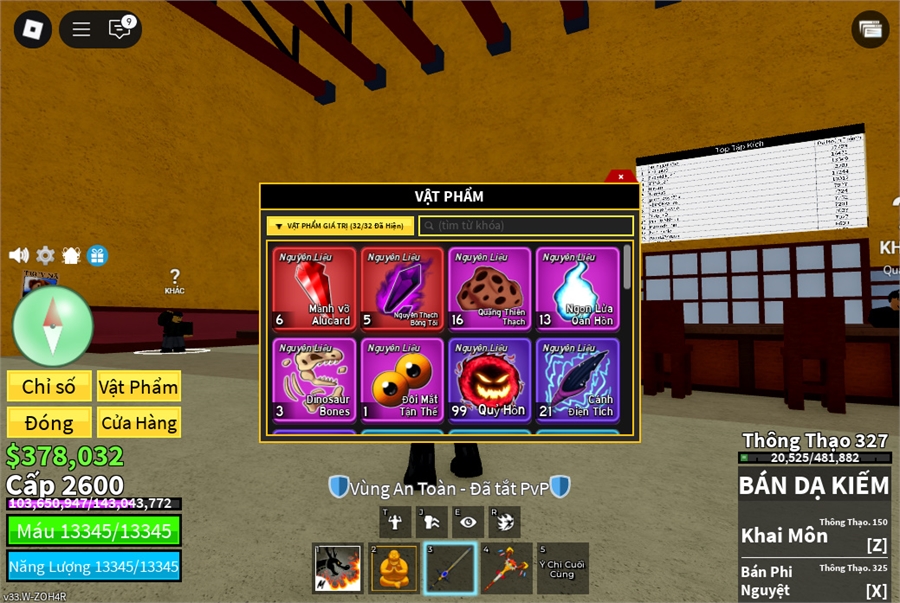The image size is (900, 603).
Task: Select the Quặng Thiên Thạch item
Action: pyautogui.click(x=490, y=289)
